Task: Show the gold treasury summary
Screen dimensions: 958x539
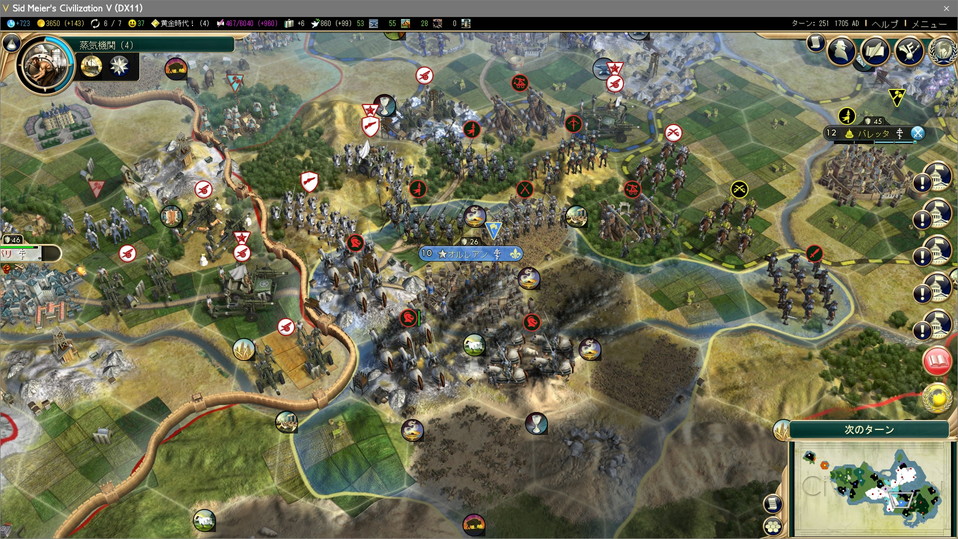Action: pos(62,23)
